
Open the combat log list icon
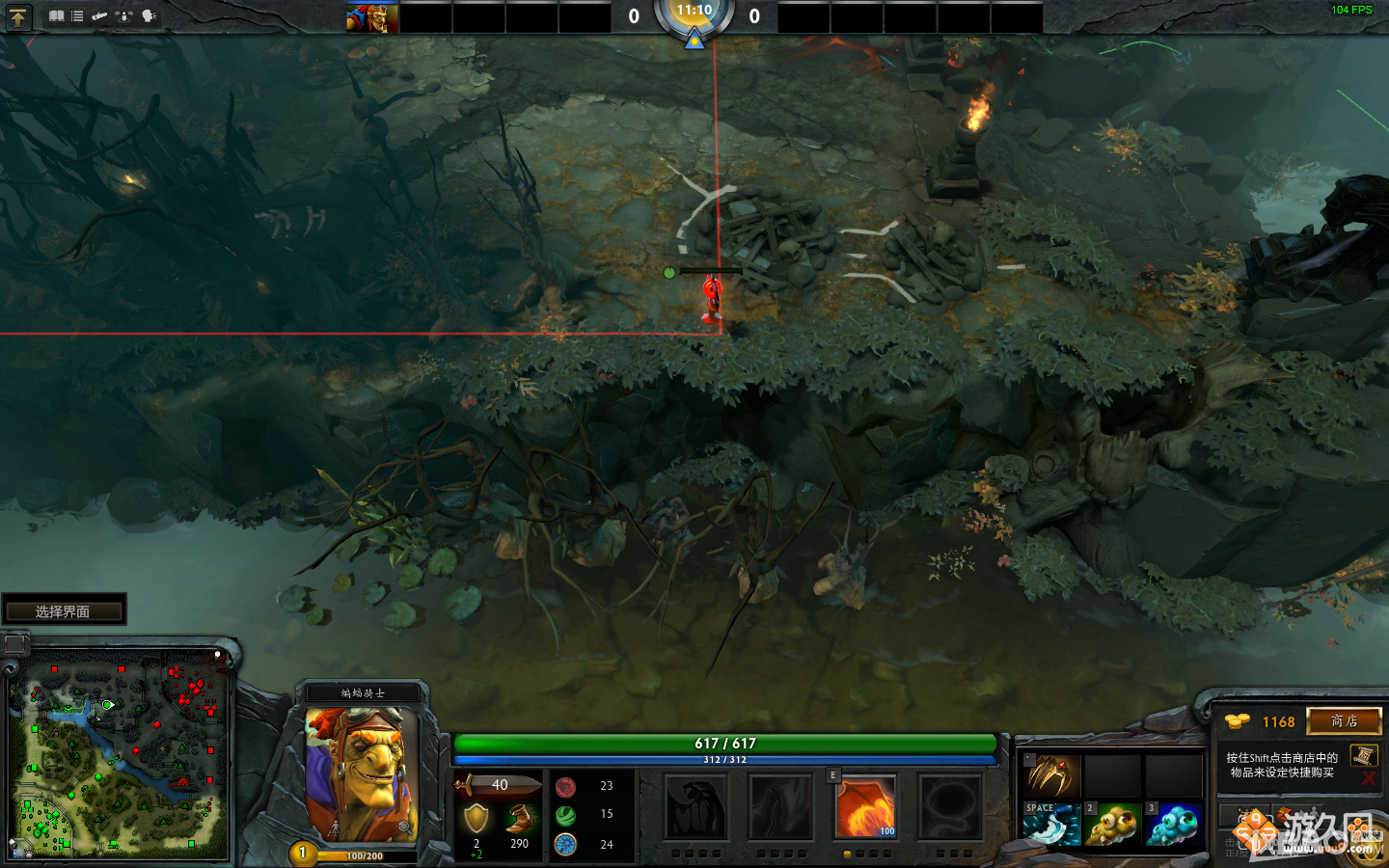(x=76, y=15)
